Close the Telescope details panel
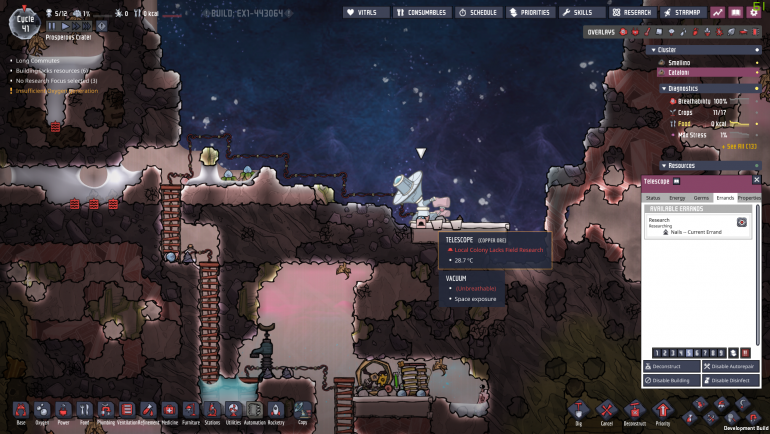The image size is (770, 434). pos(756,180)
